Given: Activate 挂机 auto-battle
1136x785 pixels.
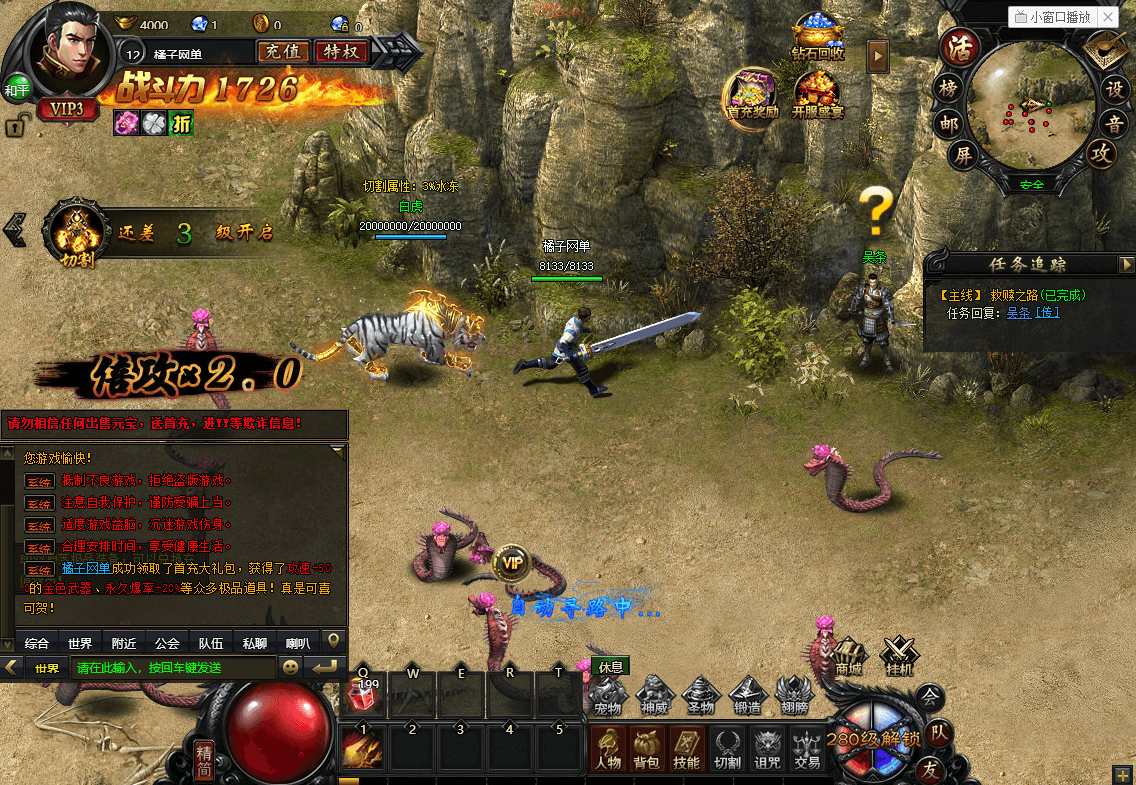Looking at the screenshot, I should (x=899, y=656).
